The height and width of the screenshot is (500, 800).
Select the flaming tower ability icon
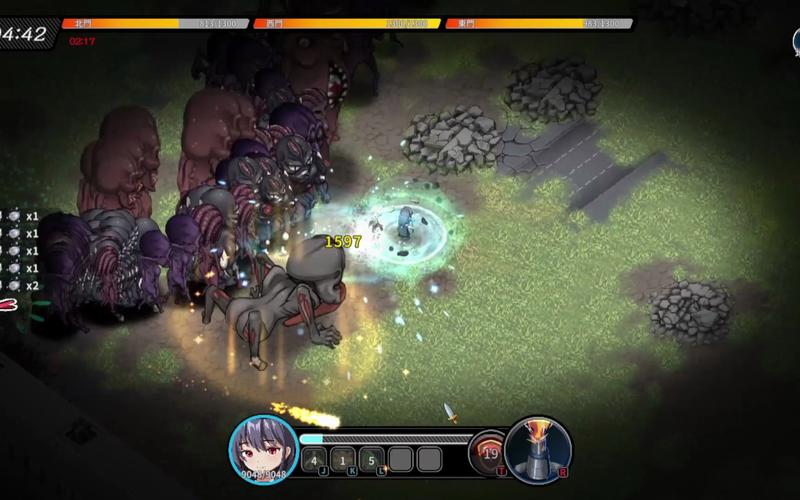coord(538,448)
